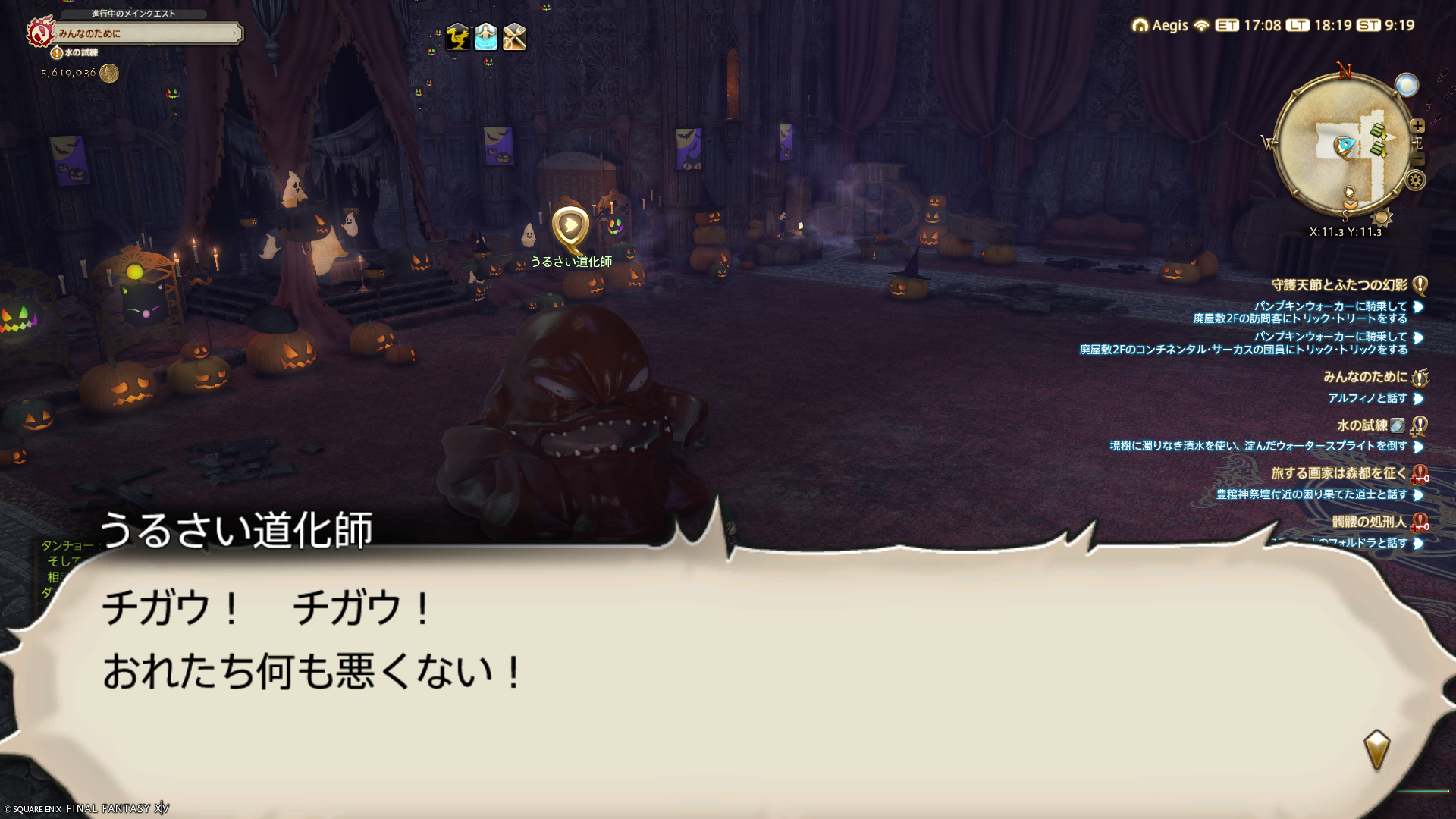Screen dimensions: 1456x819
Task: Select the 水の試練 sub-quest under the main quest
Action: coord(80,52)
